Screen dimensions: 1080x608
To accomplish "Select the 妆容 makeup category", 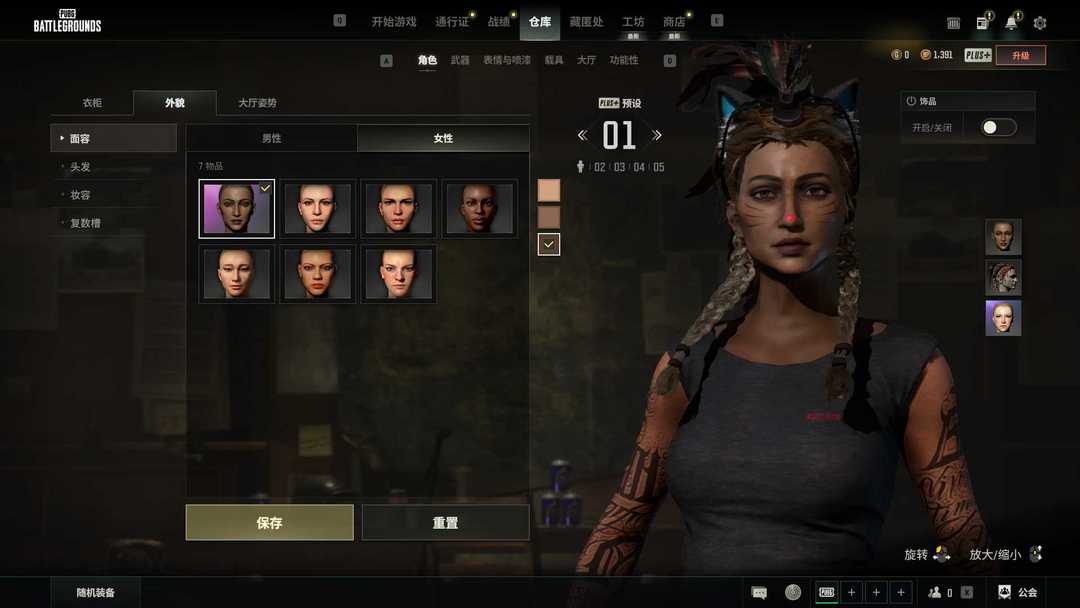I will [x=80, y=195].
